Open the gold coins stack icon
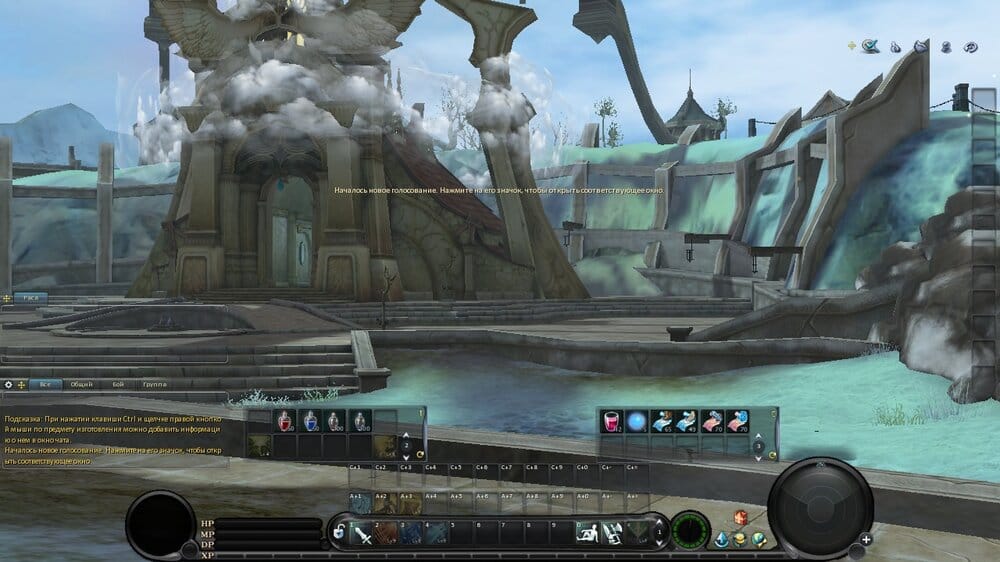The width and height of the screenshot is (1000, 562). pos(740,540)
